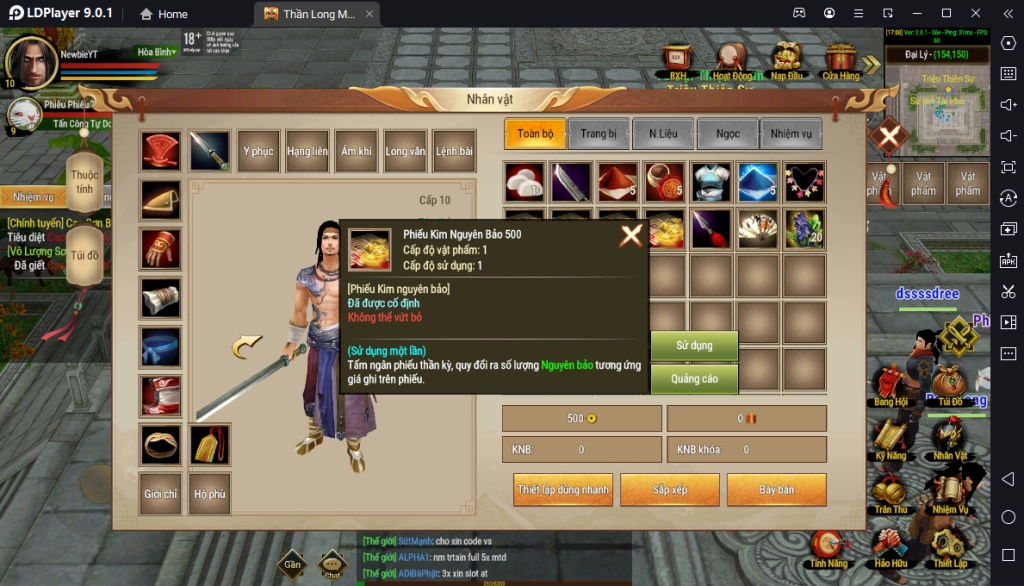Click the Quảng cáo button
The width and height of the screenshot is (1024, 586).
[x=694, y=379]
